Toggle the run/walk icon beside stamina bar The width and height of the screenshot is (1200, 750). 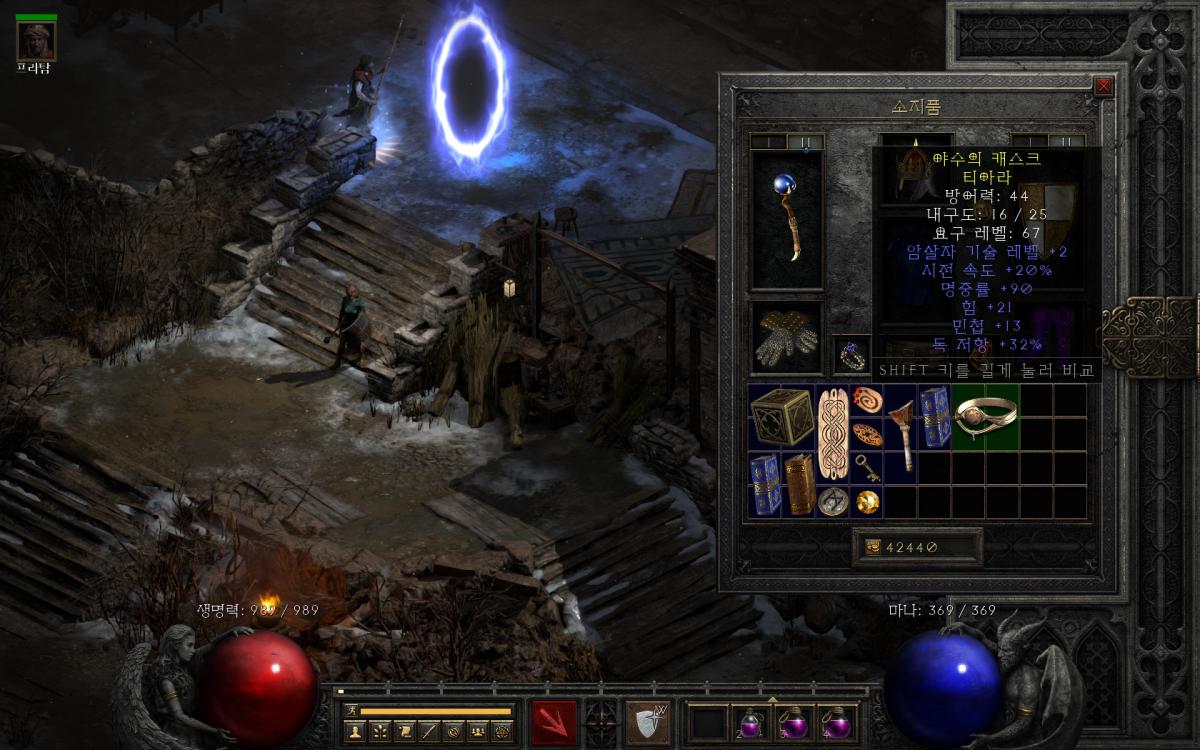pyautogui.click(x=350, y=711)
